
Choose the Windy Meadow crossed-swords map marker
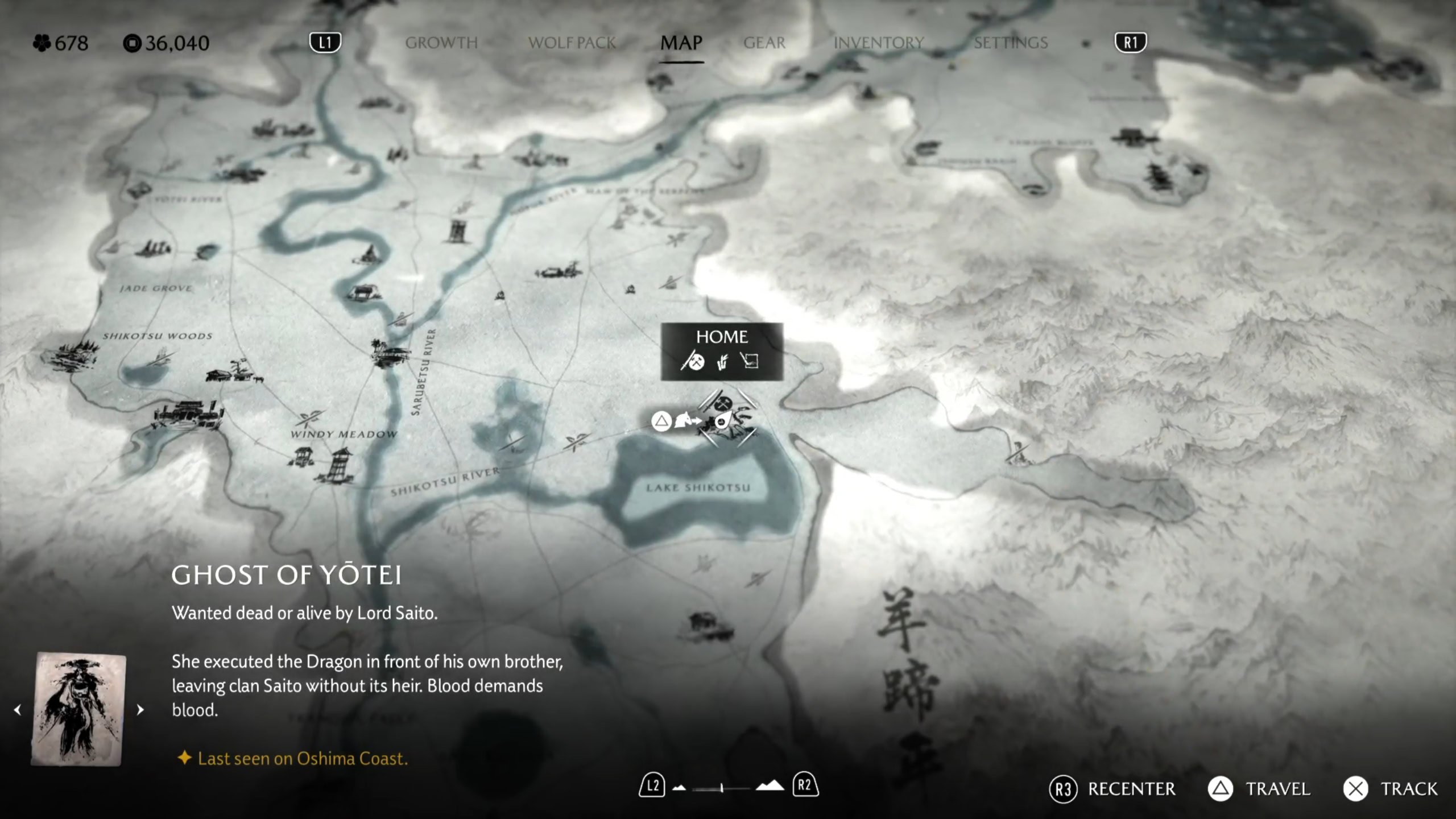click(x=308, y=419)
